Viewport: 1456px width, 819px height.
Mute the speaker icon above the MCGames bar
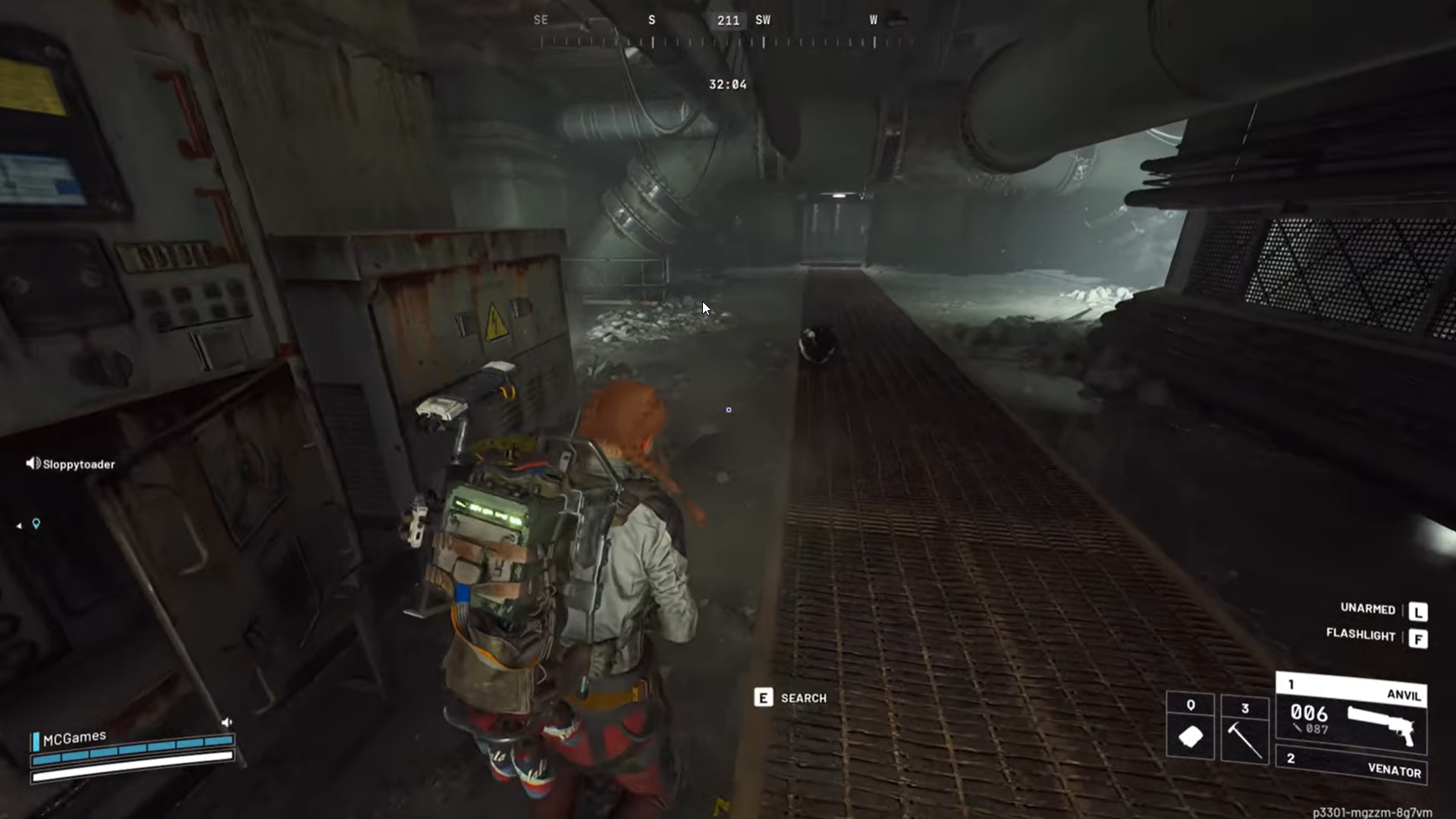[x=226, y=723]
